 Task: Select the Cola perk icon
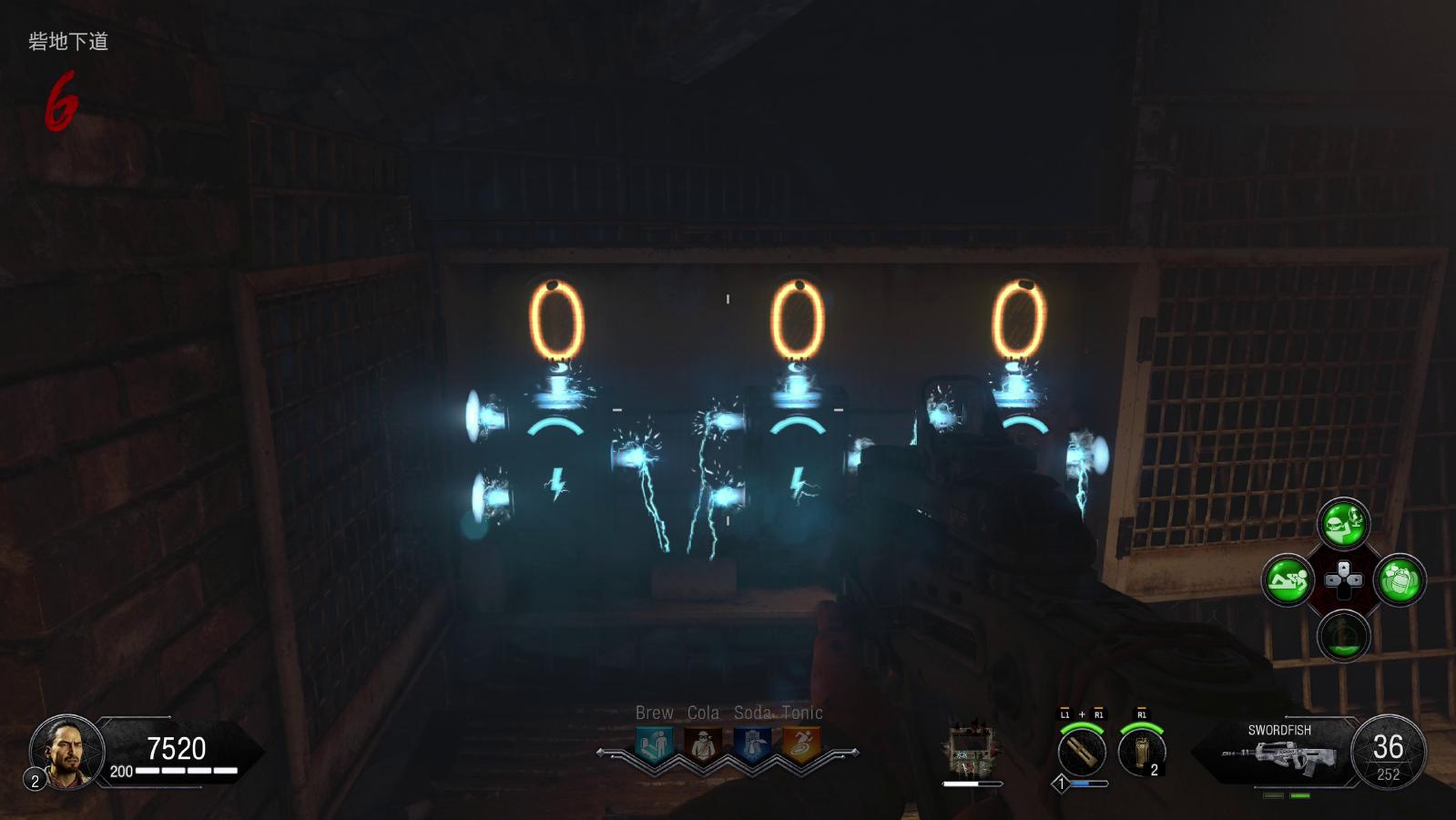click(702, 745)
